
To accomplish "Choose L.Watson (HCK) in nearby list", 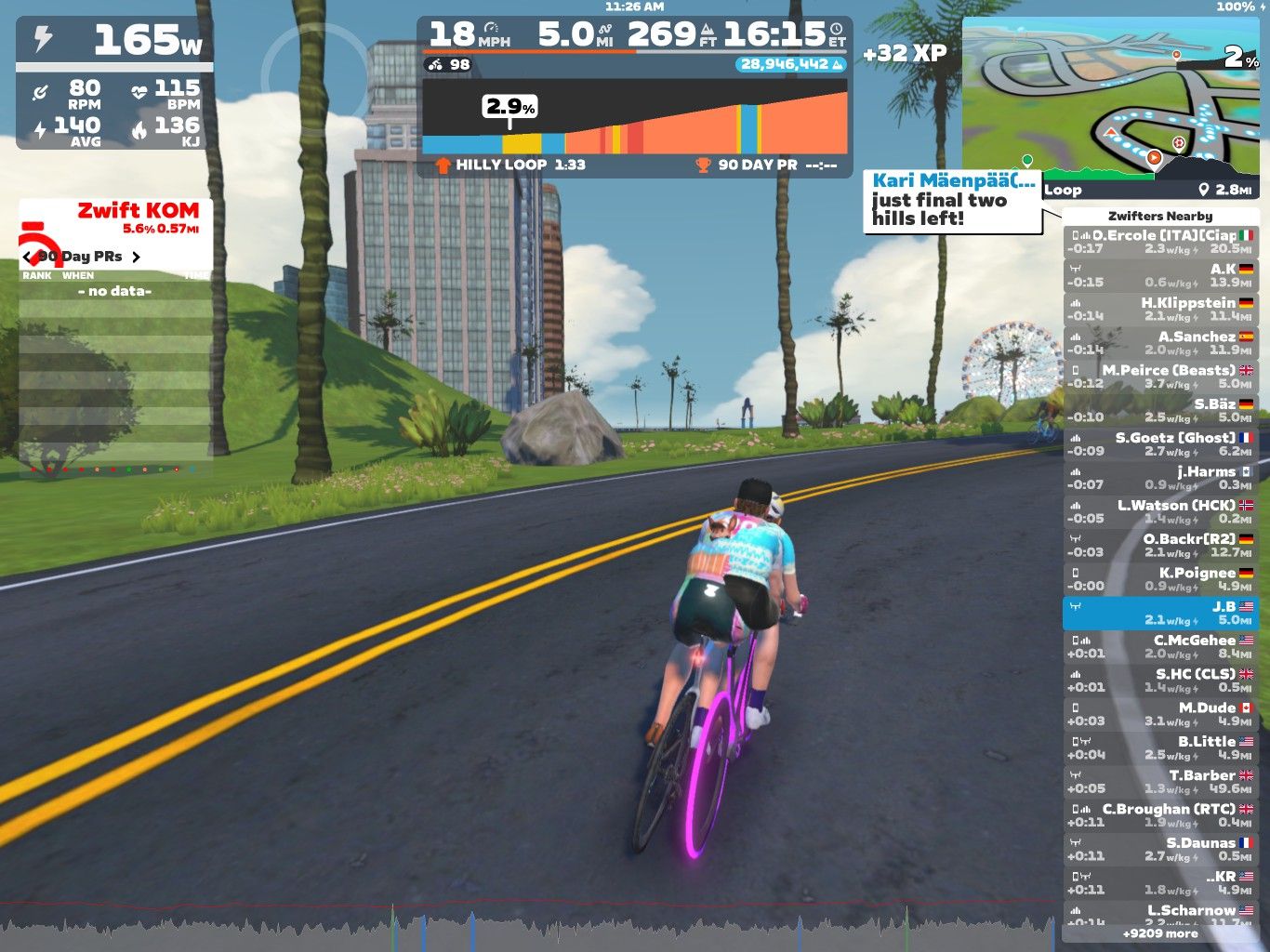I will pos(1160,511).
